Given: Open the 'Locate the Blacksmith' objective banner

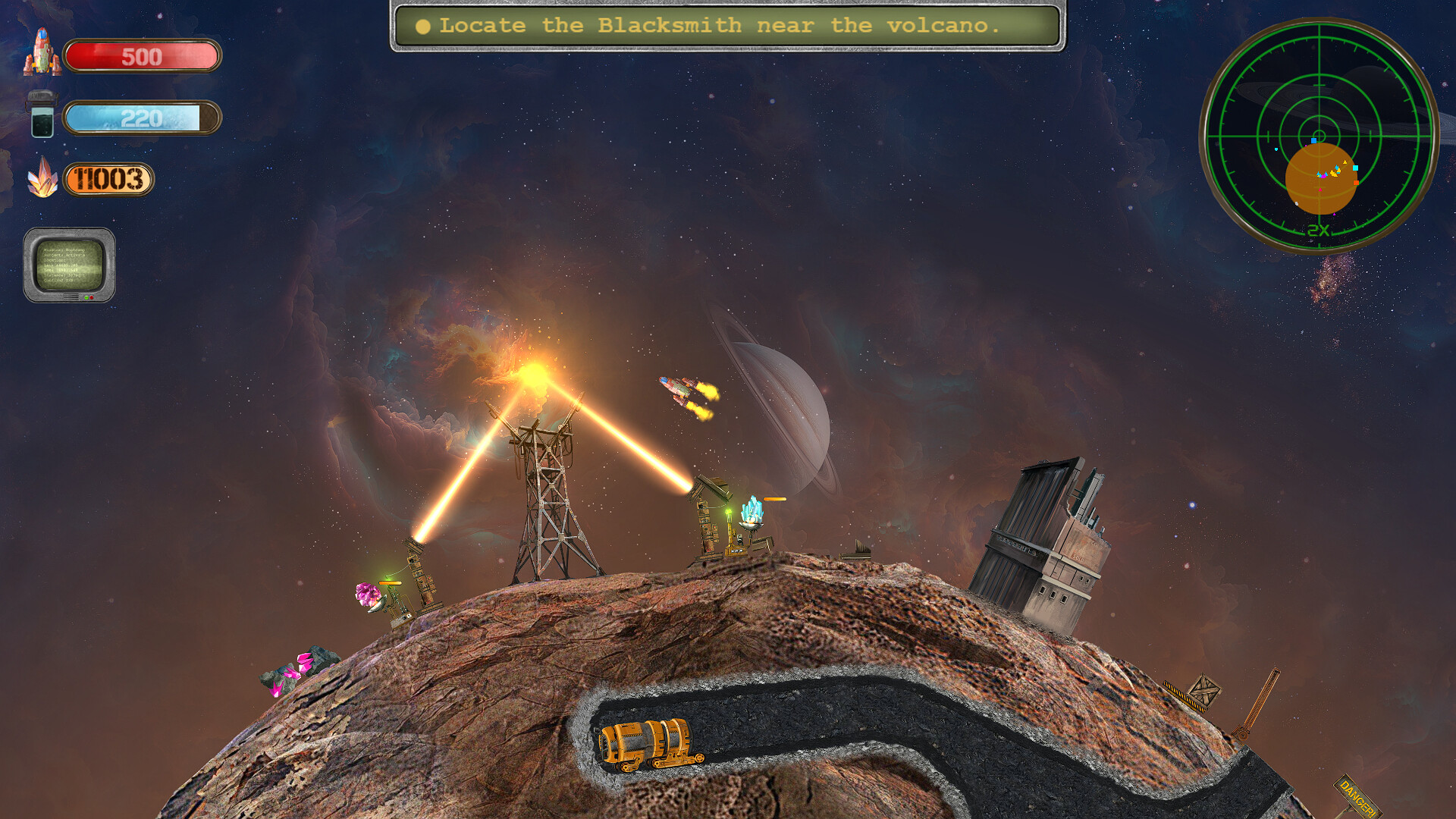Looking at the screenshot, I should (x=724, y=25).
